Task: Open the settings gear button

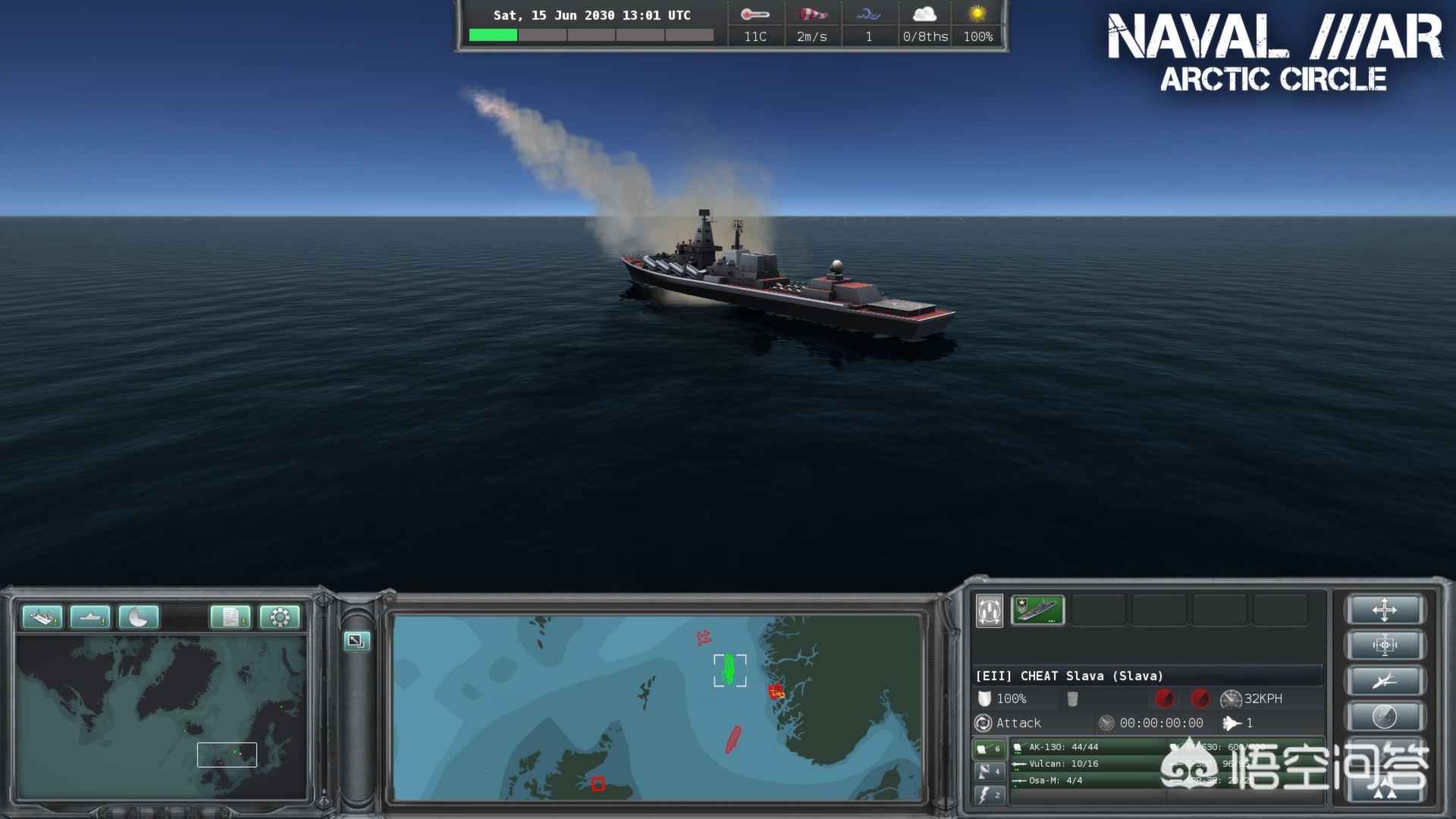Action: 279,617
